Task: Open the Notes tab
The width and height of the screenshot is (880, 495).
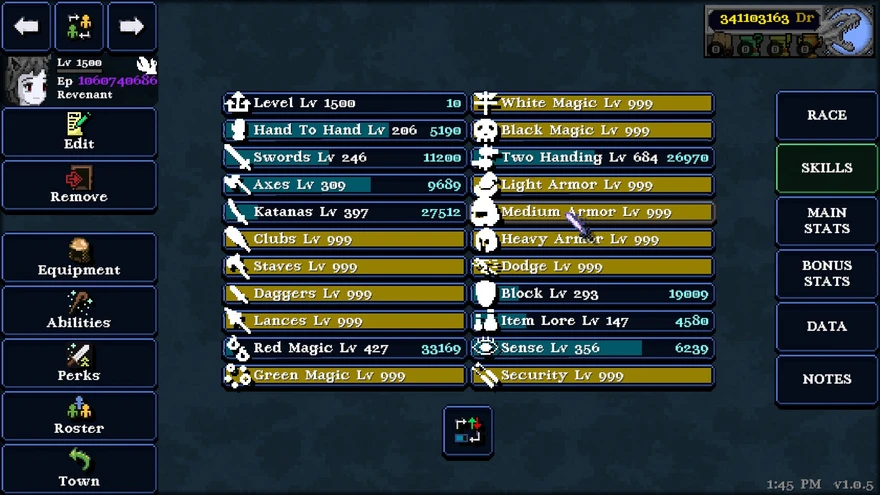Action: [x=827, y=379]
